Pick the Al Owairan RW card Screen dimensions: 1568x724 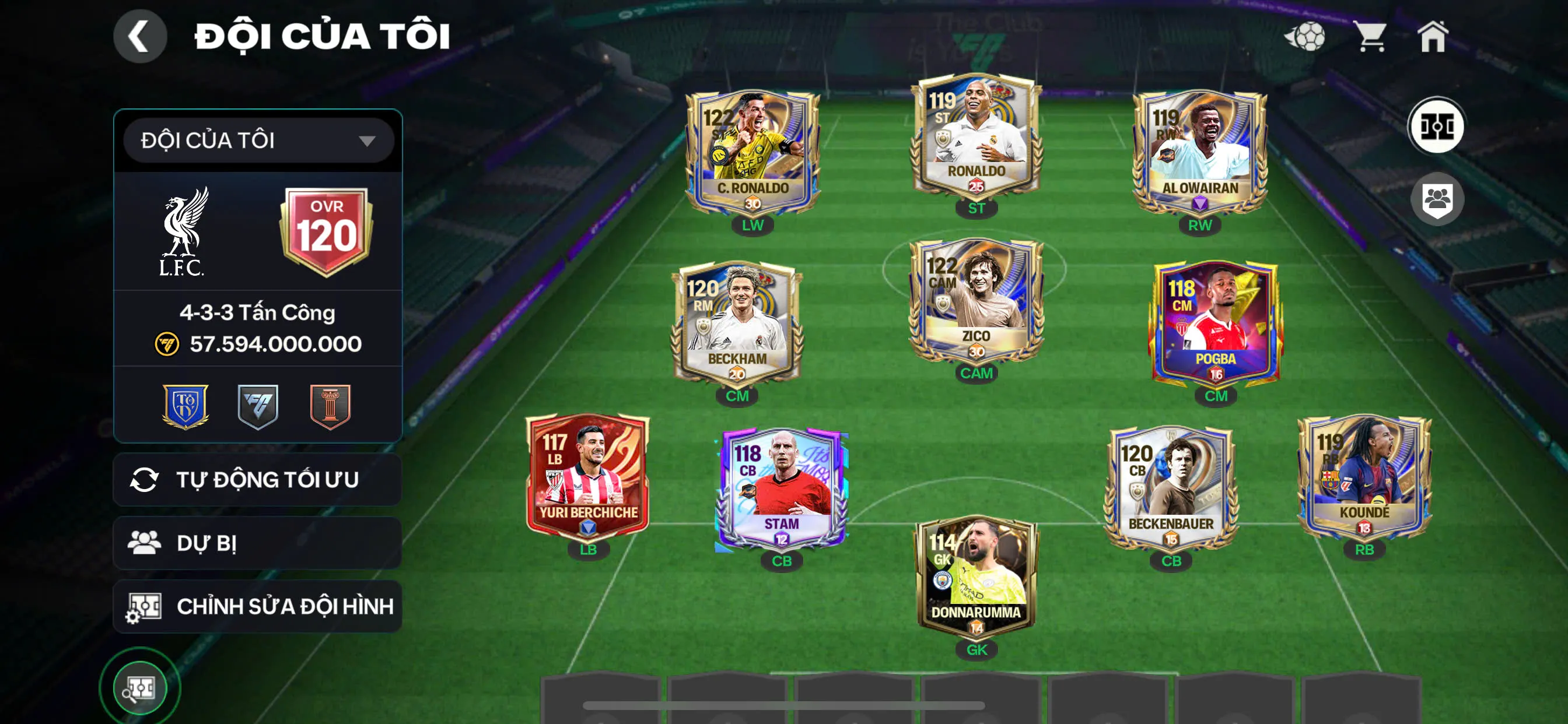click(x=1199, y=152)
